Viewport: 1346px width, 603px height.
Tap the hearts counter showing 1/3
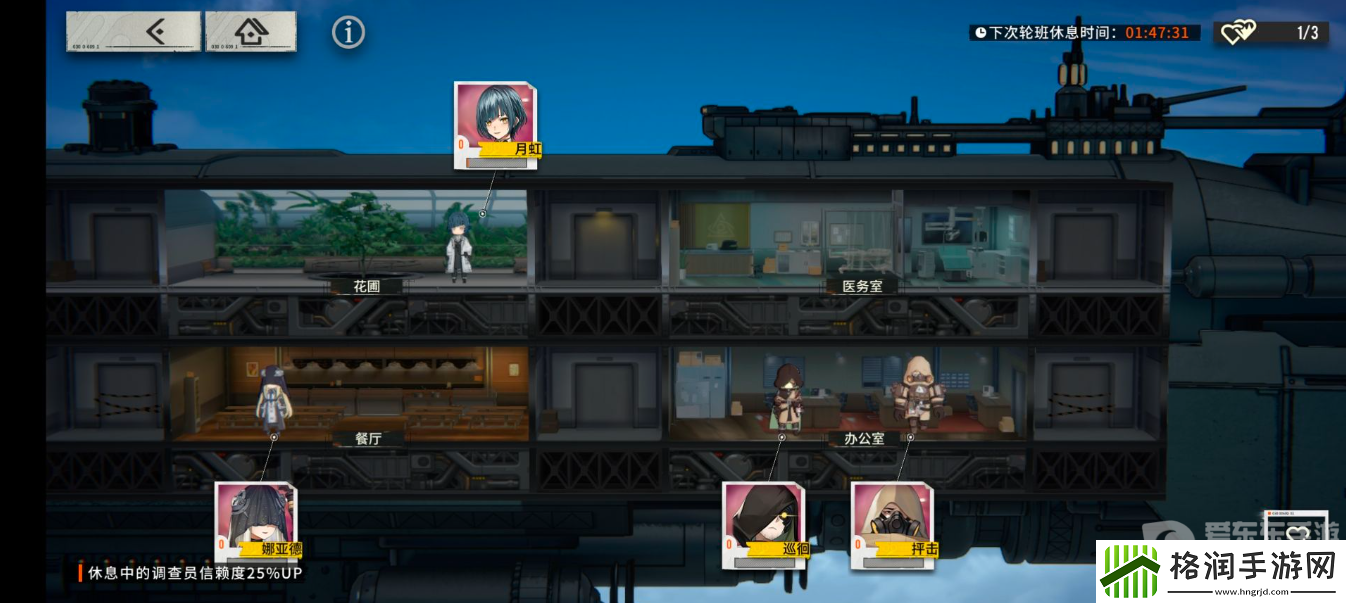pos(1271,33)
